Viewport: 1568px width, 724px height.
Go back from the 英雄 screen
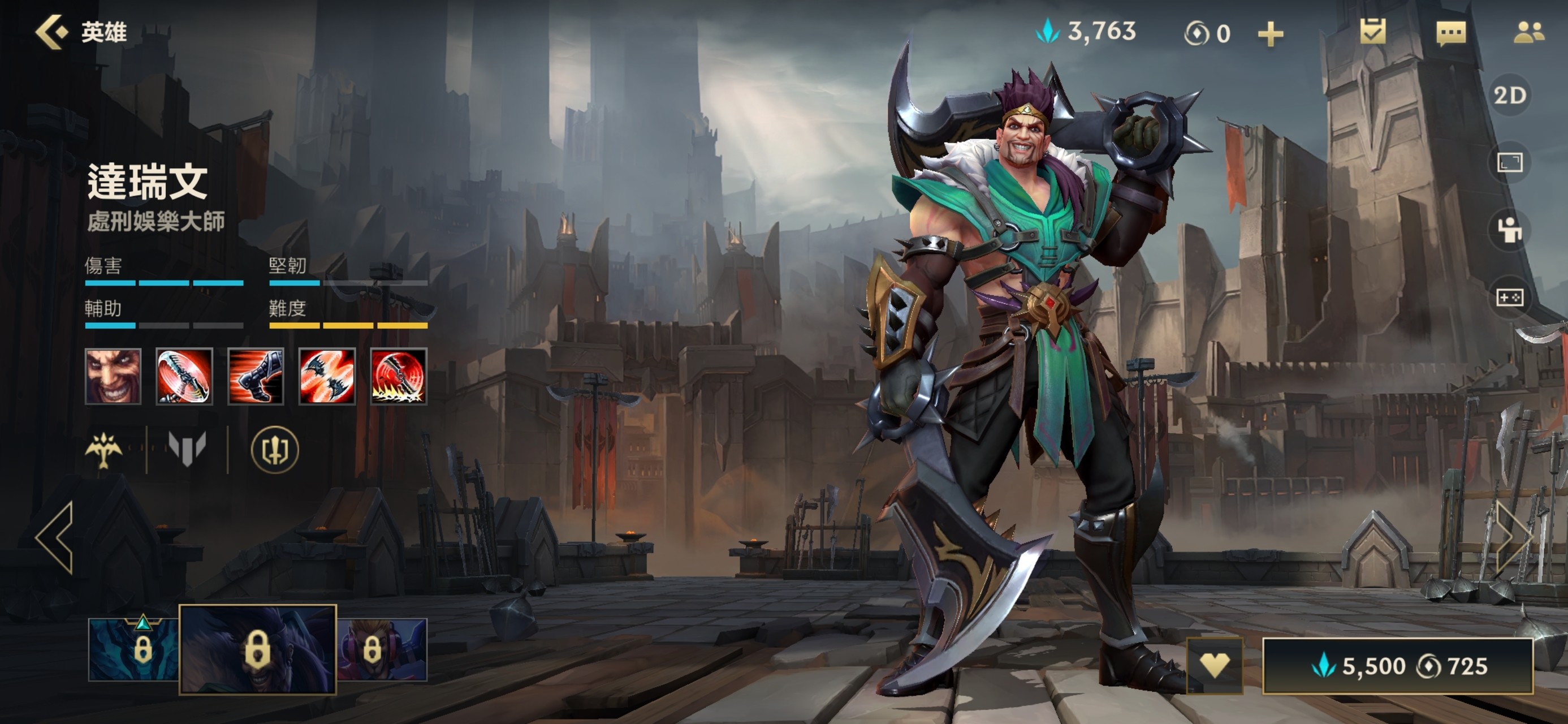pos(52,32)
